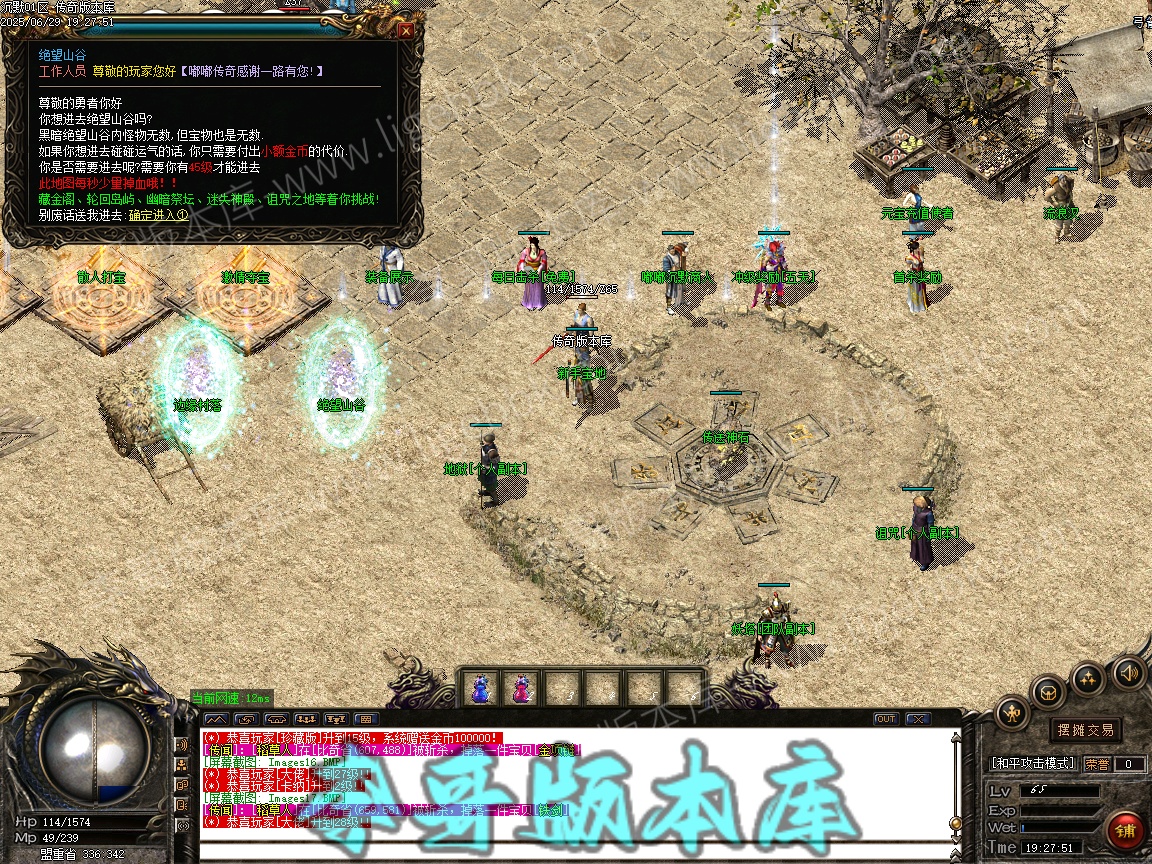Click the OUT button above chat
The height and width of the screenshot is (864, 1152).
pyautogui.click(x=886, y=719)
